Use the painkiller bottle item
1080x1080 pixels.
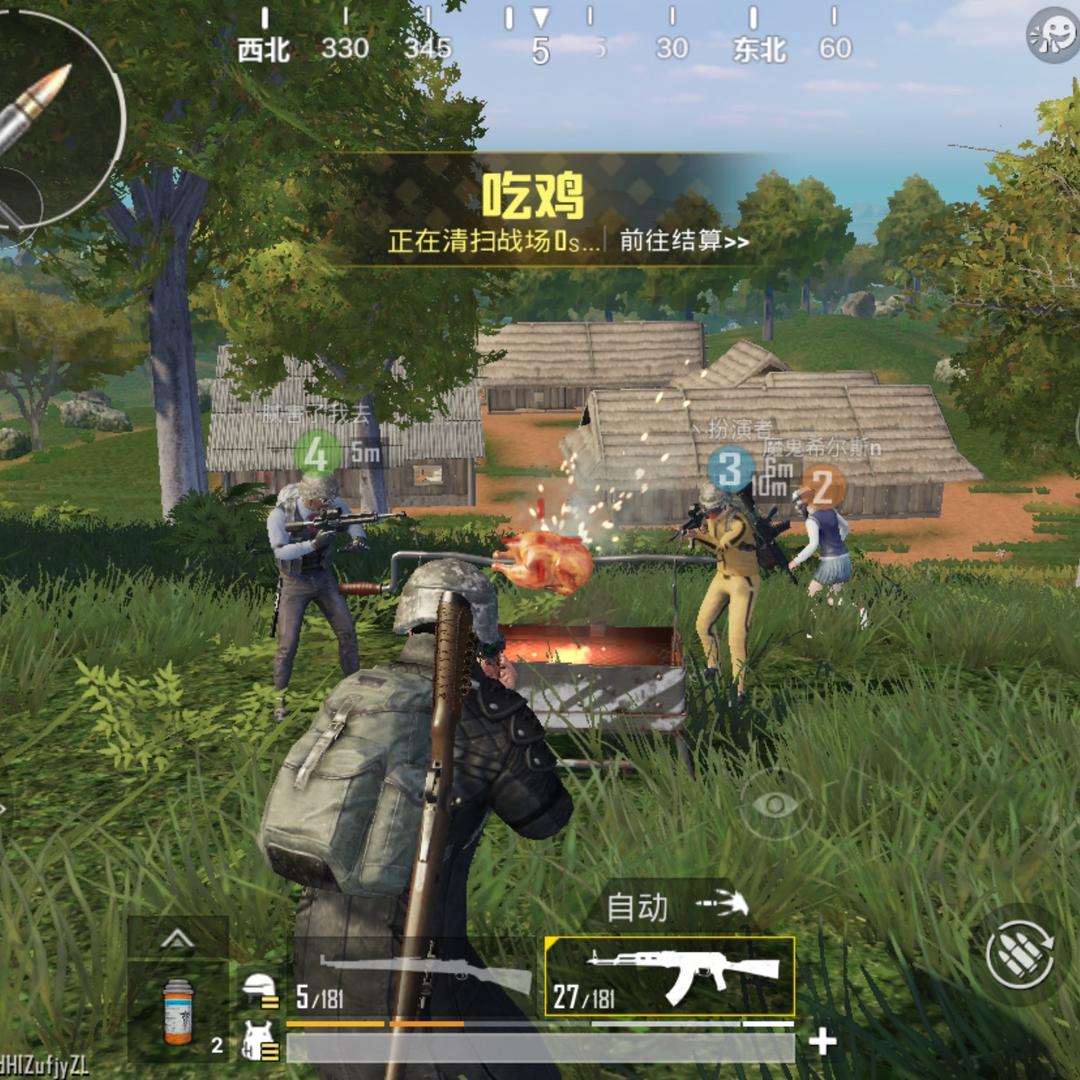pos(178,1012)
